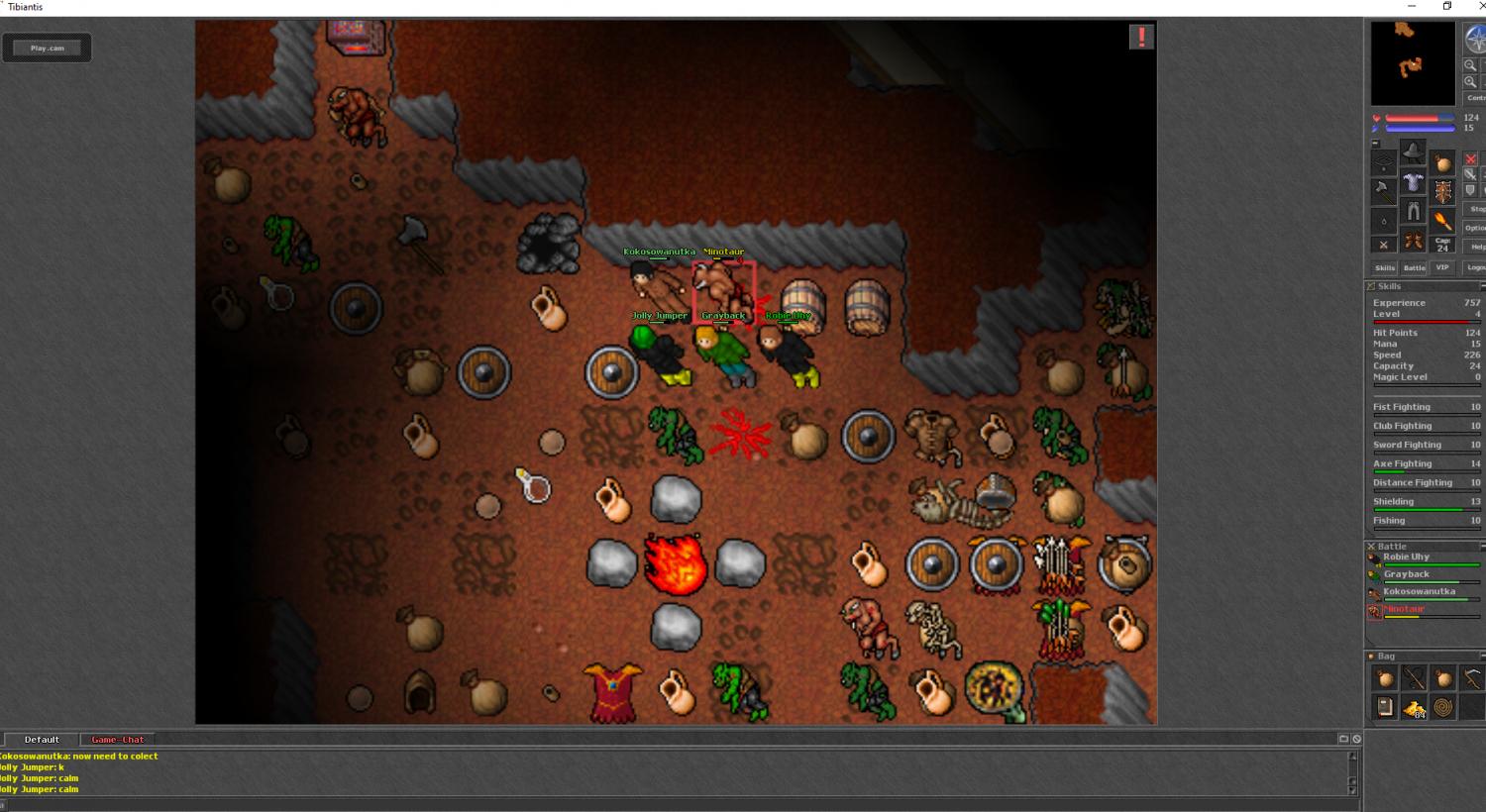This screenshot has width=1486, height=812.
Task: Switch to the Default chat tab
Action: point(42,740)
